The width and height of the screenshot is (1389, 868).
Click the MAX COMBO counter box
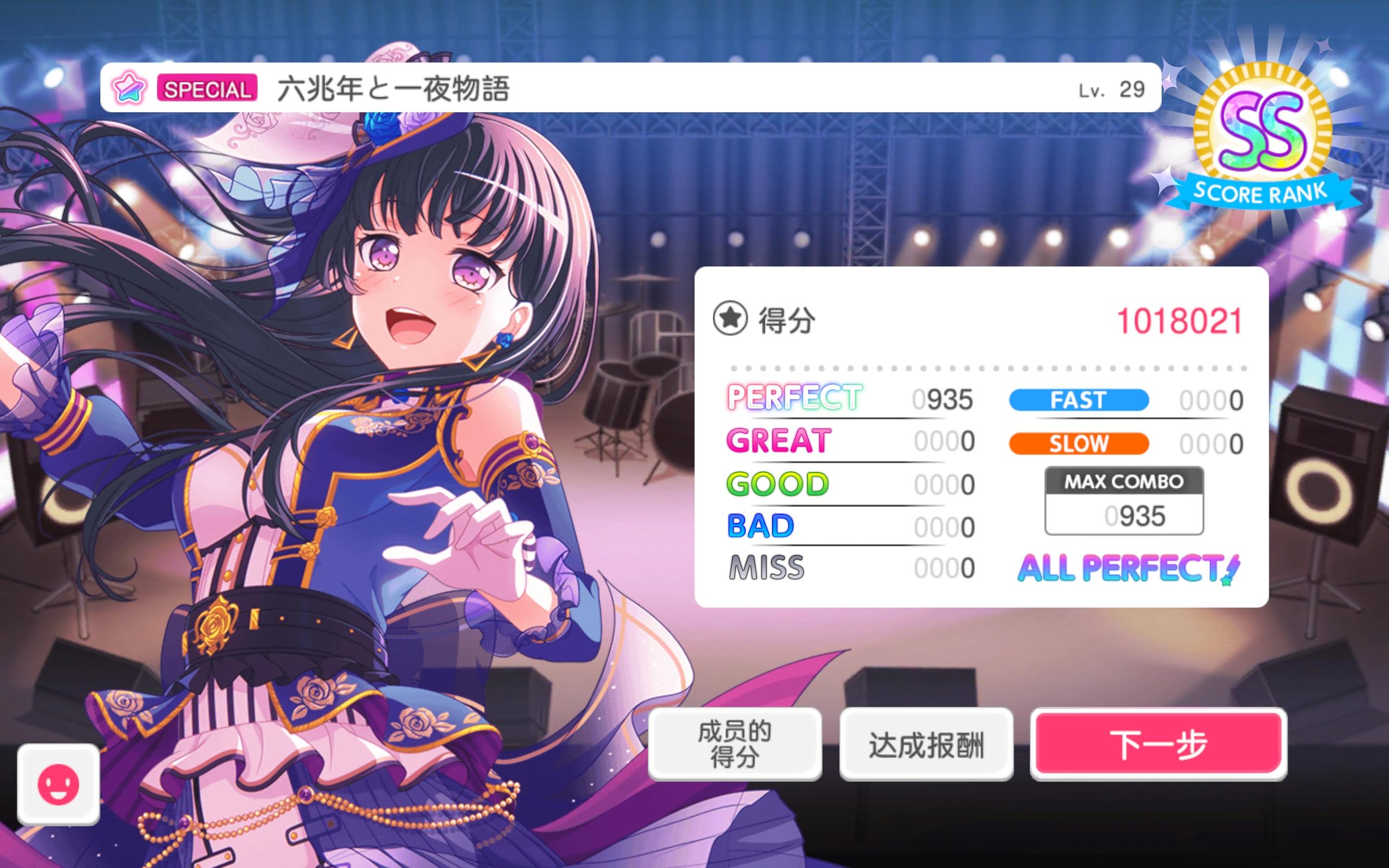[x=1123, y=500]
